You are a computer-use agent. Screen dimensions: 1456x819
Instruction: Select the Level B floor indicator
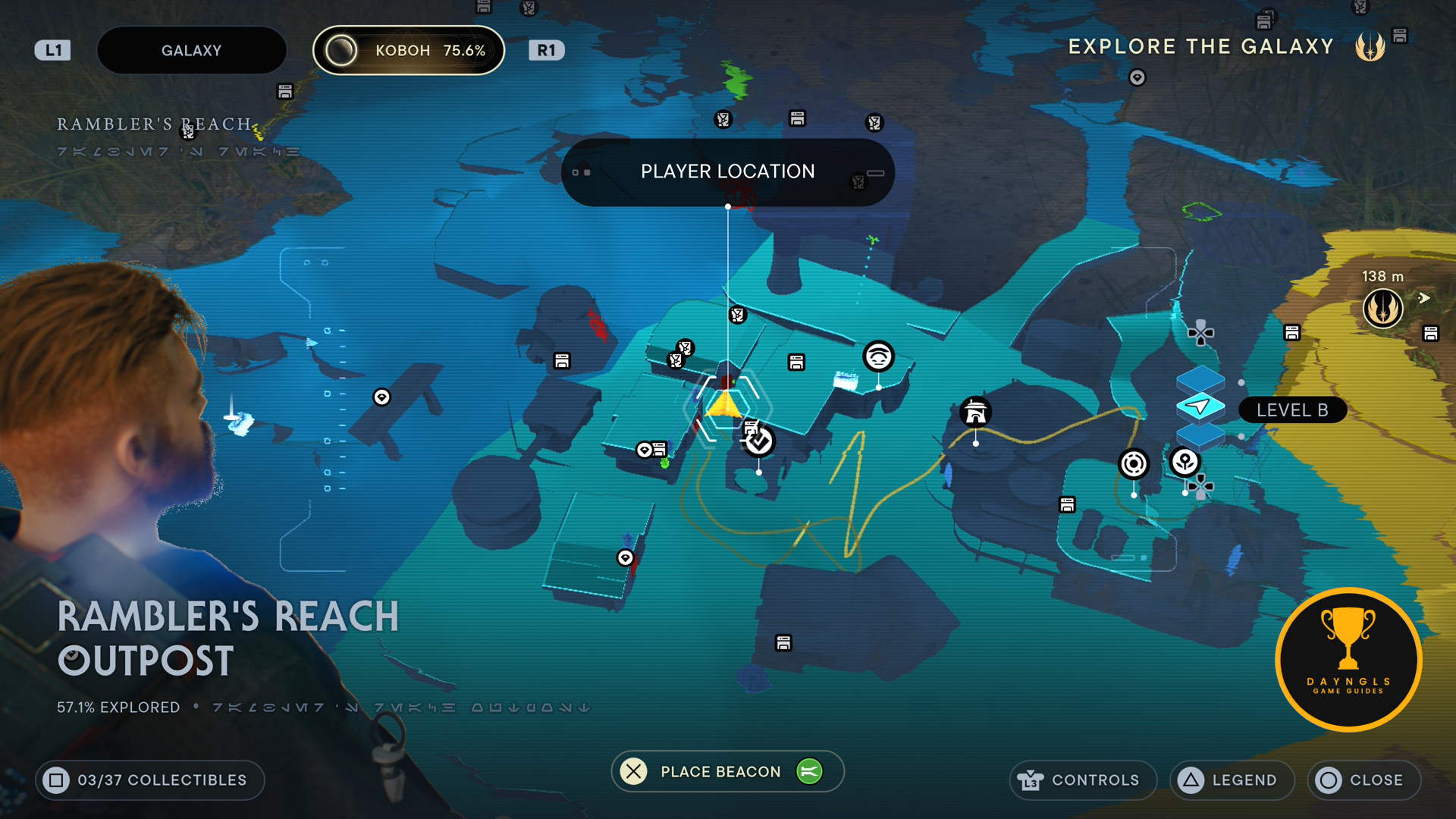click(1291, 410)
